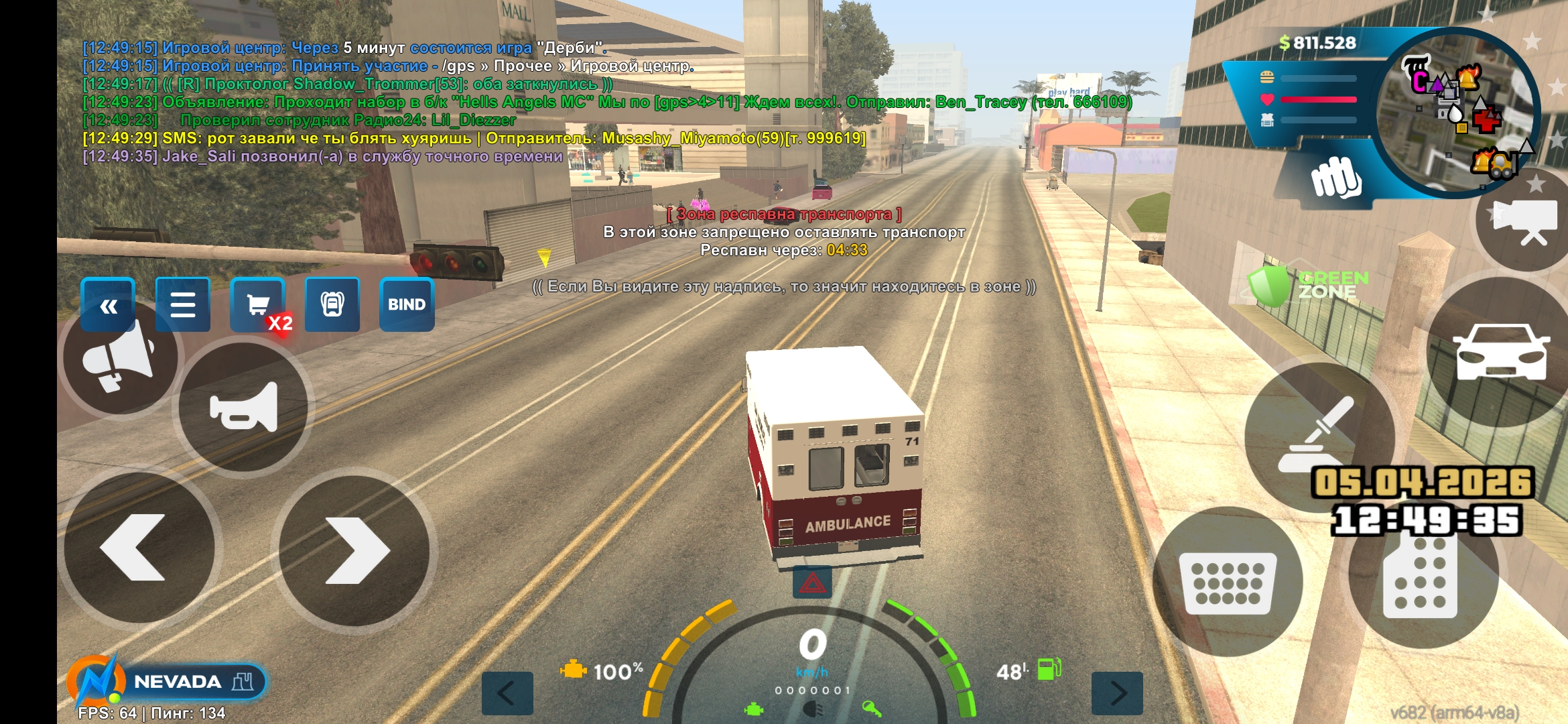
Task: Tap the Nevada server logo badge
Action: pyautogui.click(x=168, y=682)
